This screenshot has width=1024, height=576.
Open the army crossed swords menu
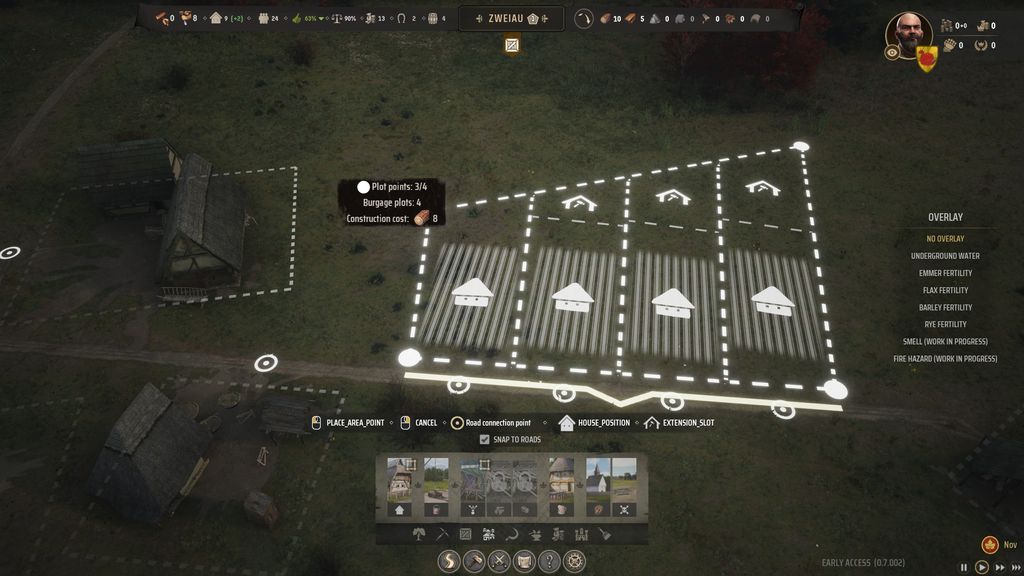coord(499,561)
